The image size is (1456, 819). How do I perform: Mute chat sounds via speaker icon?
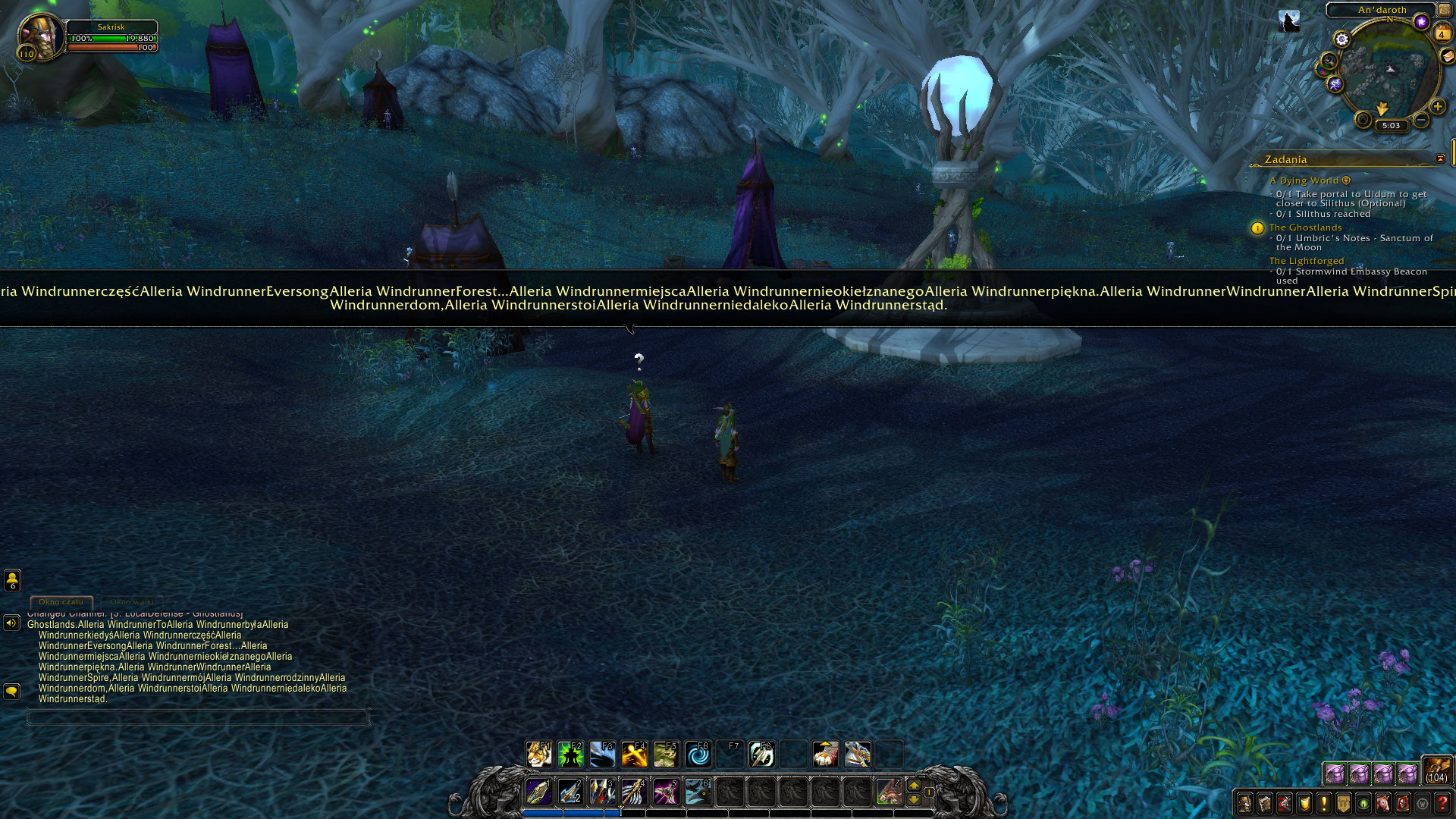point(11,624)
